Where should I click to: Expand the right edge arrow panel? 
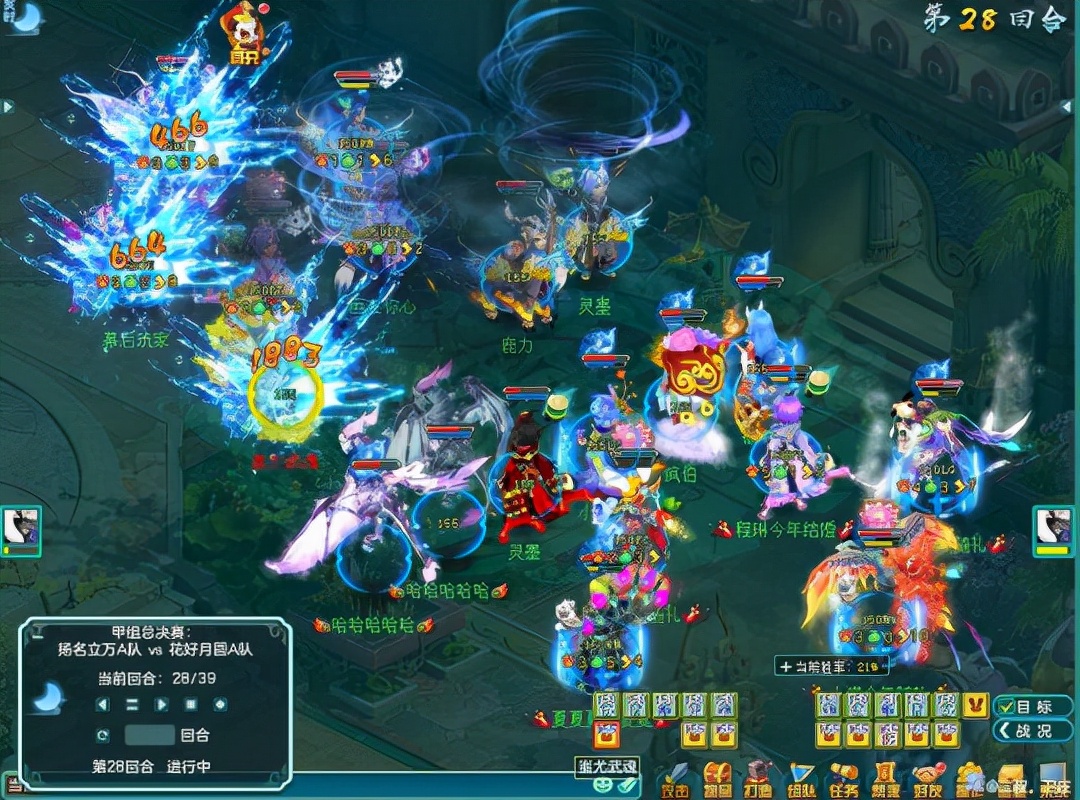pos(1068,106)
